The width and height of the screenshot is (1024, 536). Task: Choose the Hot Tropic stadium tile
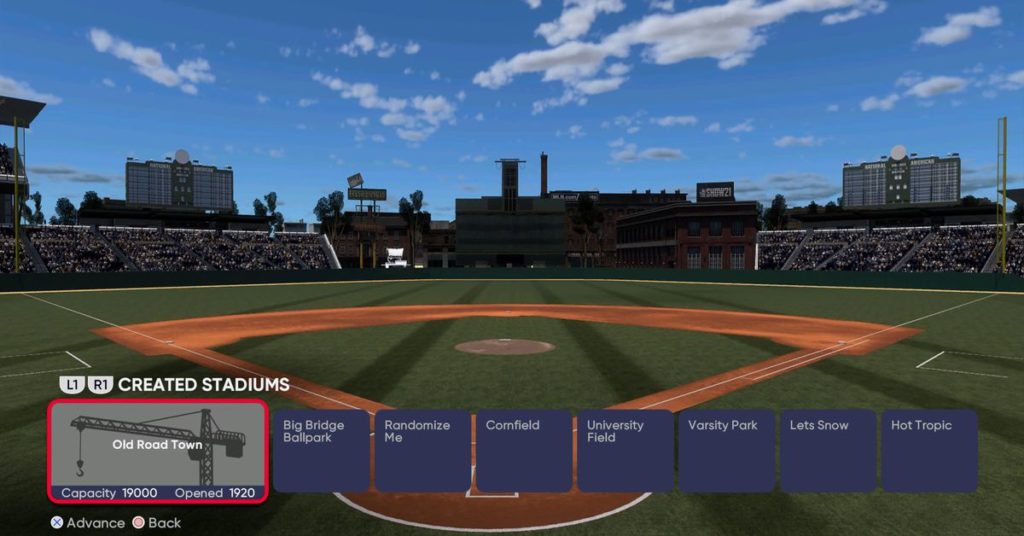(x=929, y=450)
